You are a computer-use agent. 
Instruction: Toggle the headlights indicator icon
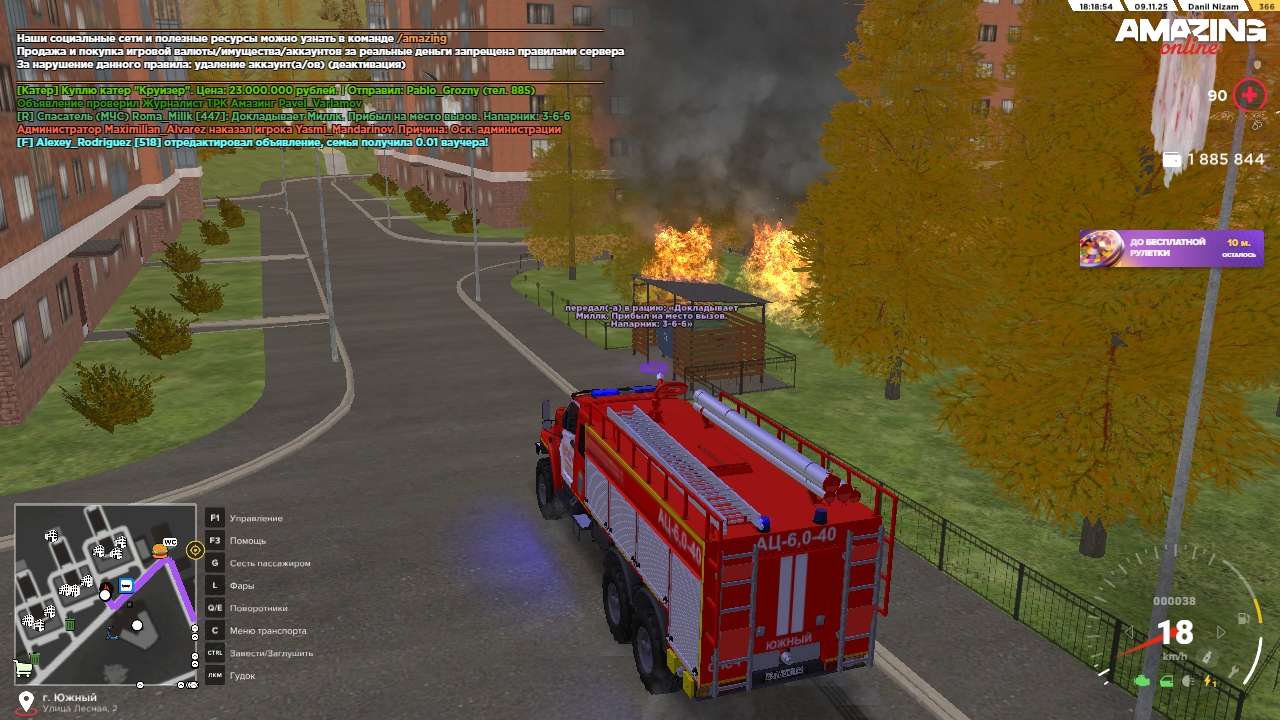coord(1188,682)
